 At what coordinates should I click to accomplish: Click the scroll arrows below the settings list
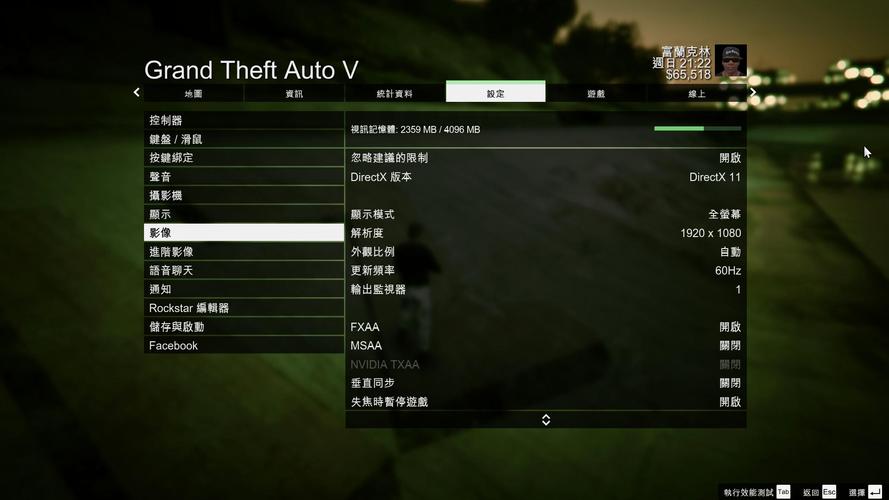(546, 420)
